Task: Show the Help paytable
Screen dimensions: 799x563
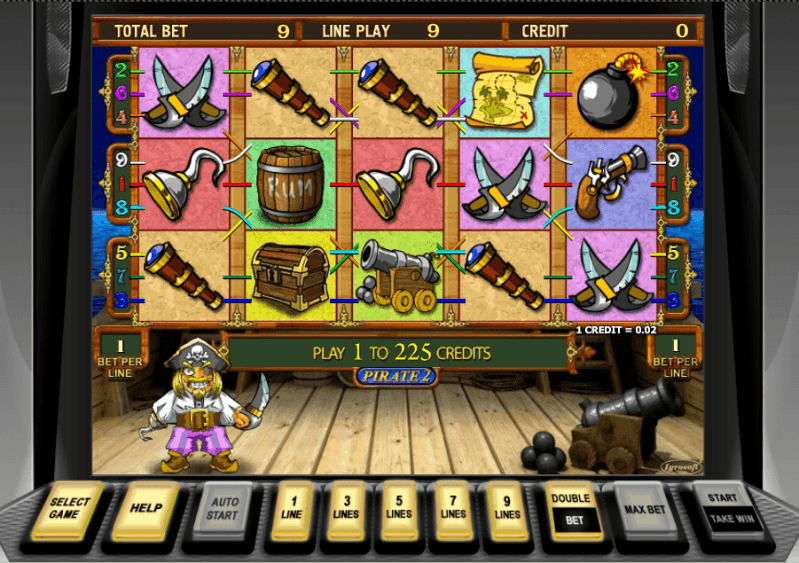Action: [146, 507]
